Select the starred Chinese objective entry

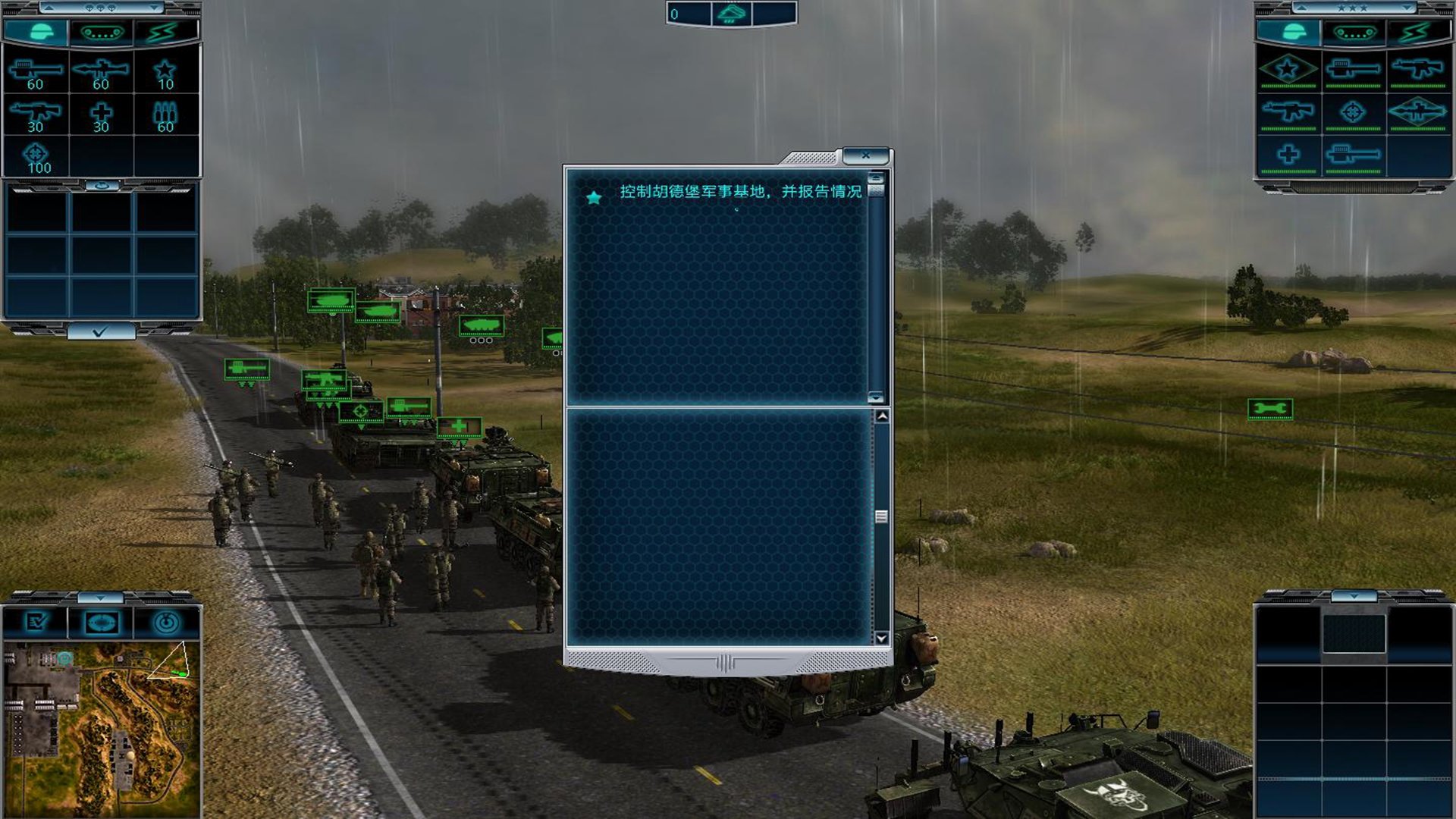739,192
